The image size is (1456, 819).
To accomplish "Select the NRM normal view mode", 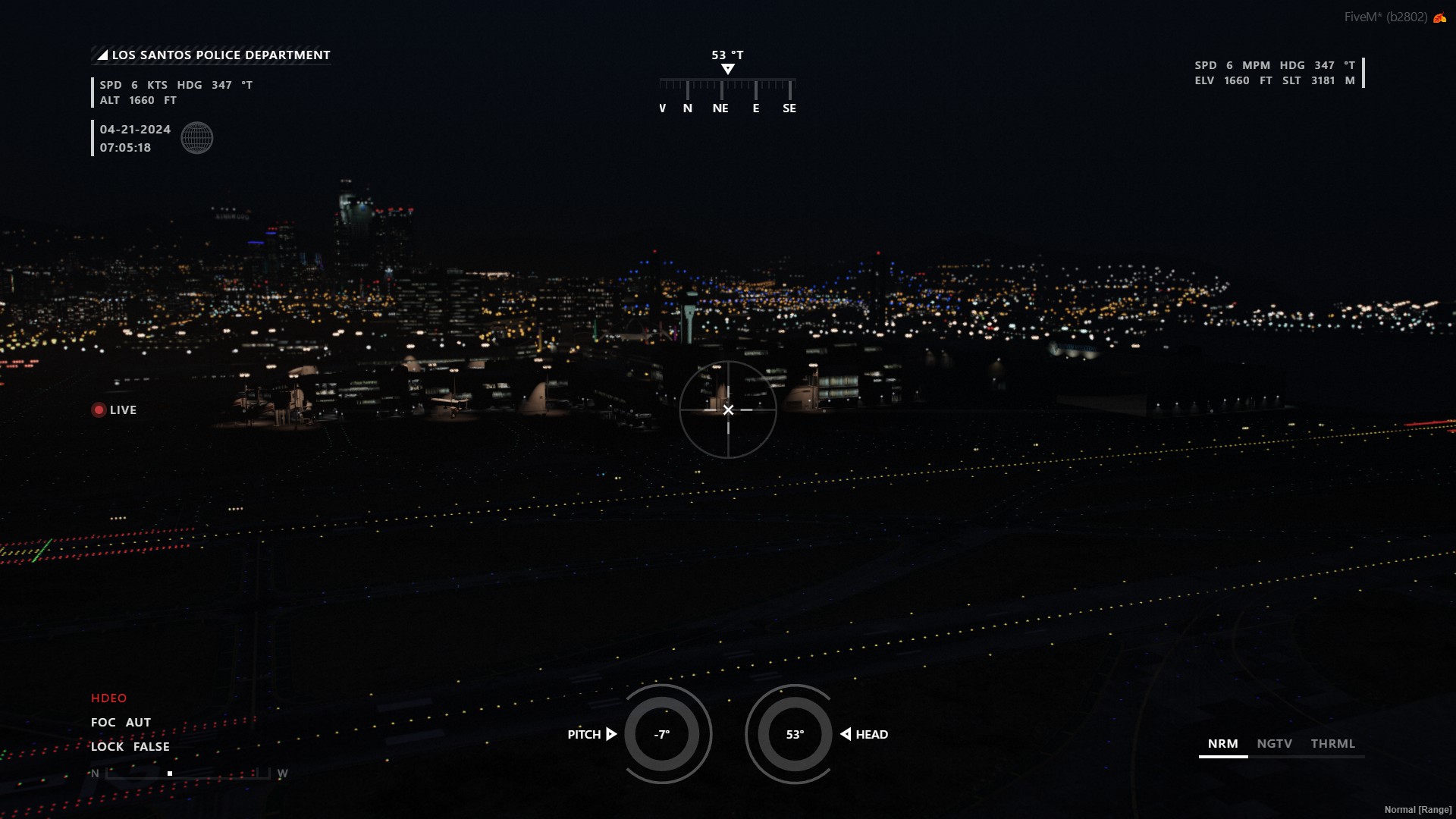I will (x=1223, y=744).
